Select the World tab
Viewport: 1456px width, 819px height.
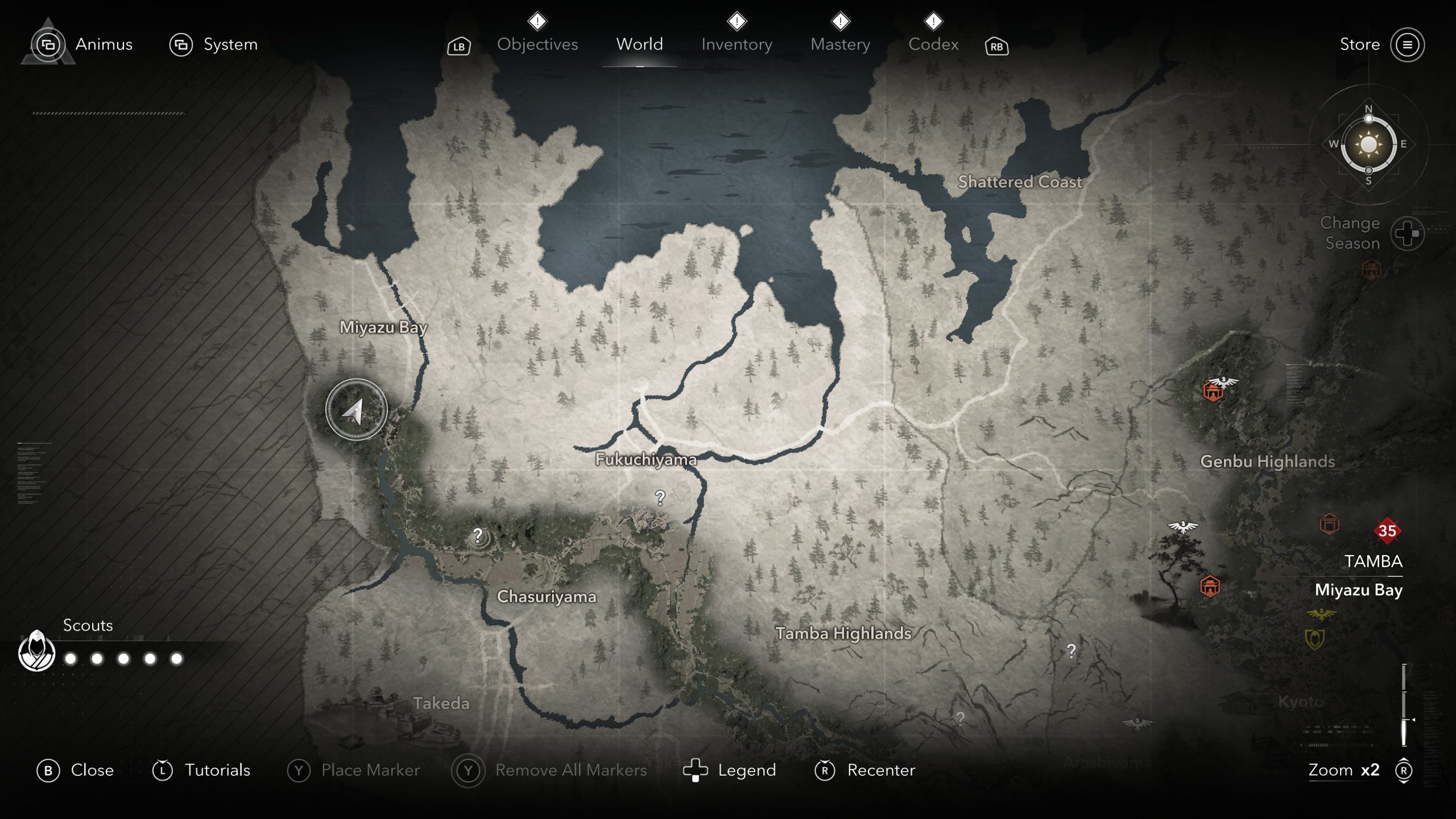tap(639, 44)
